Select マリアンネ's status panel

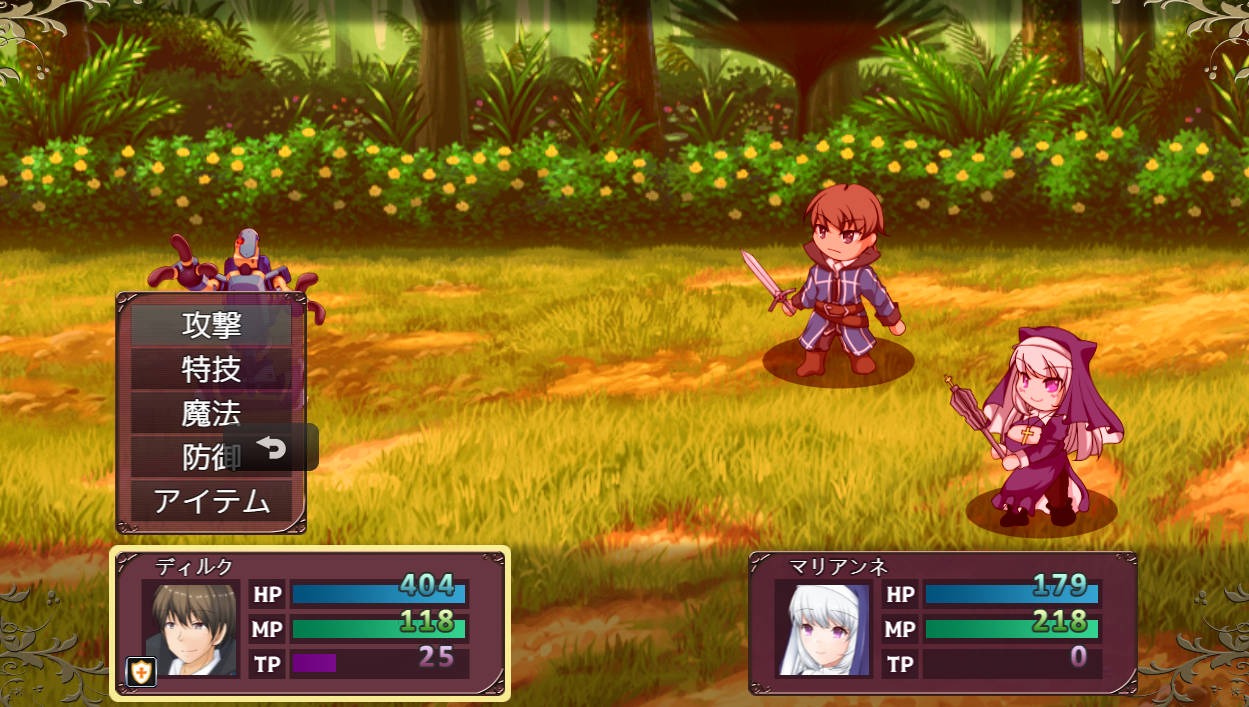942,623
